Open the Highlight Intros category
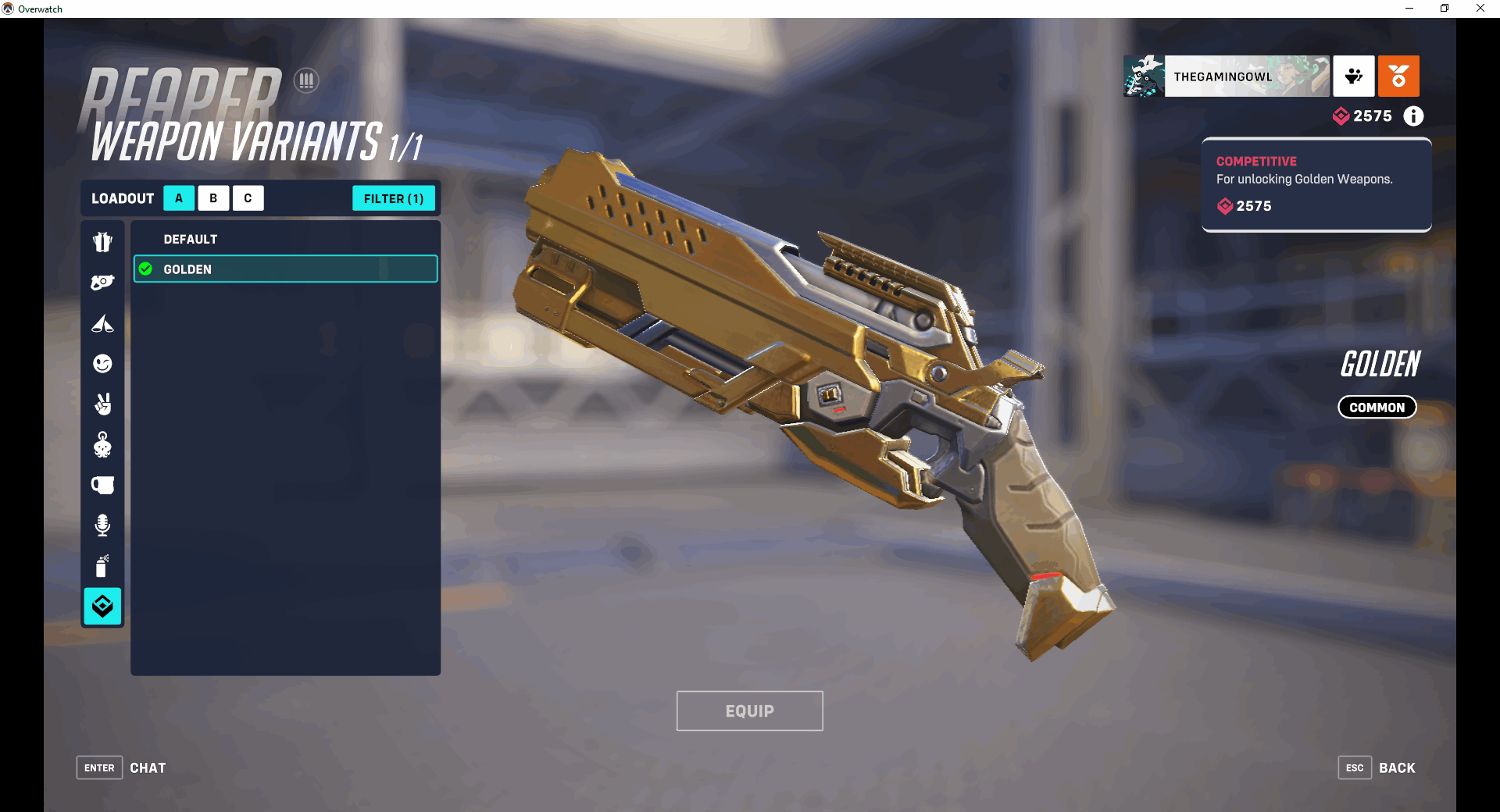Image resolution: width=1500 pixels, height=812 pixels. coord(102,324)
